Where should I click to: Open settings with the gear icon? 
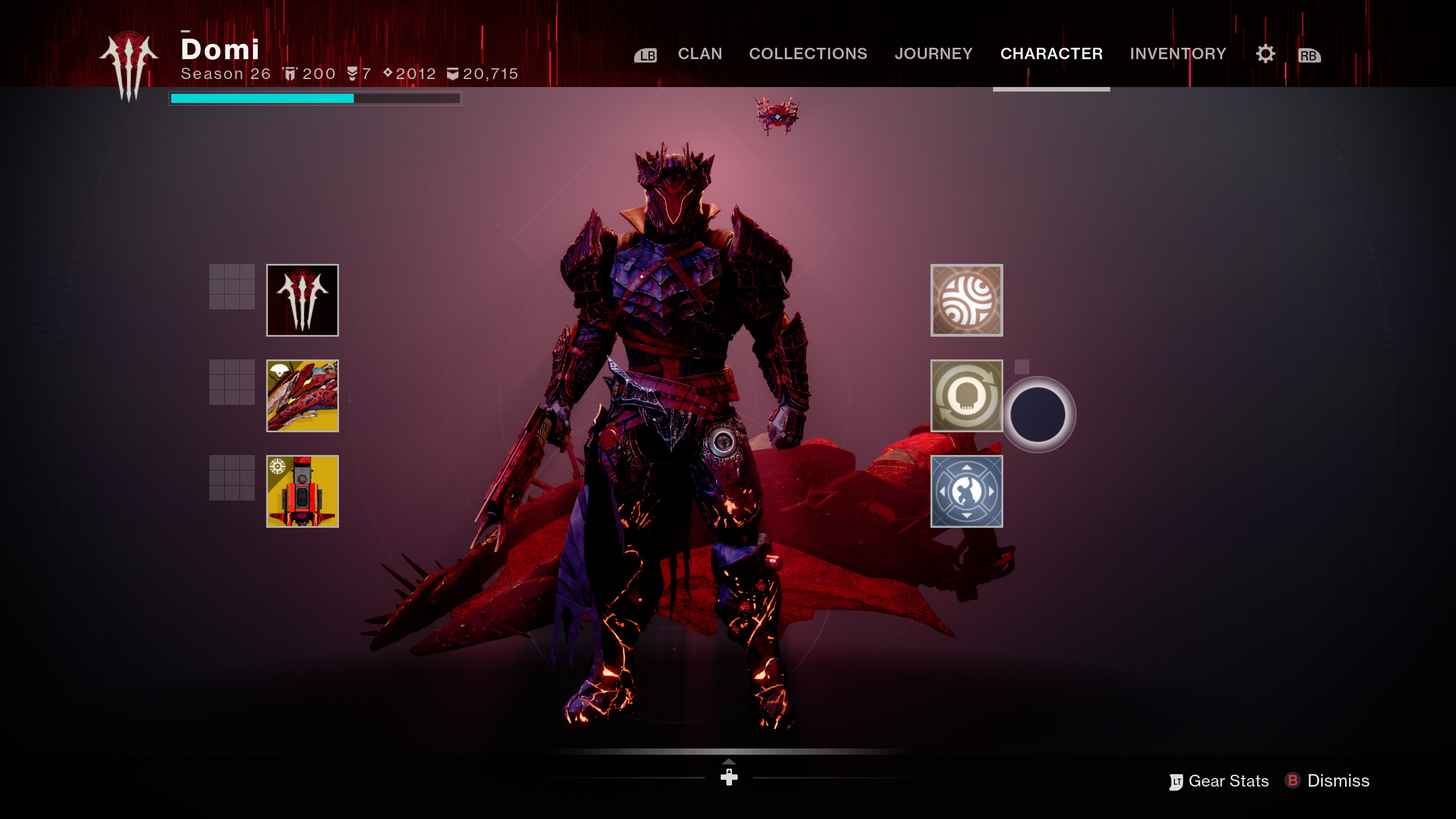coord(1265,54)
